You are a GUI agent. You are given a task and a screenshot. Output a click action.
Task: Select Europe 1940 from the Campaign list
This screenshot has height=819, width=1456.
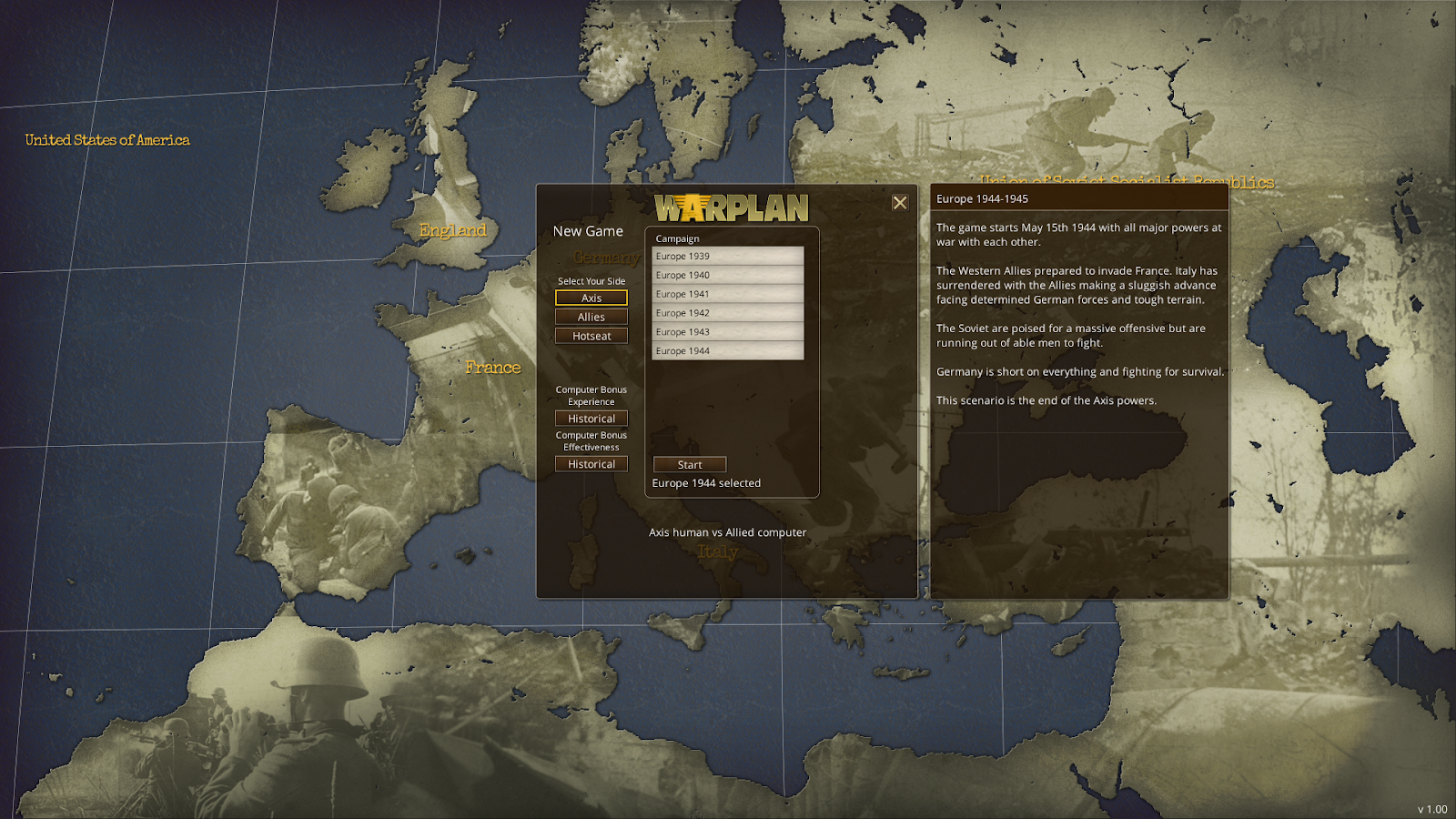(726, 275)
